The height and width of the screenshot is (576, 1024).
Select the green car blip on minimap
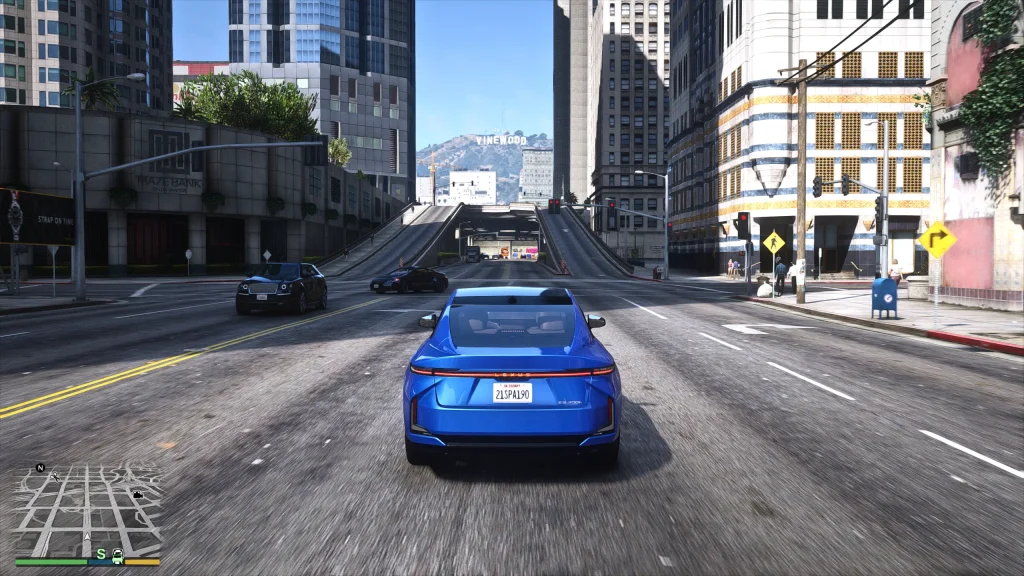point(117,554)
